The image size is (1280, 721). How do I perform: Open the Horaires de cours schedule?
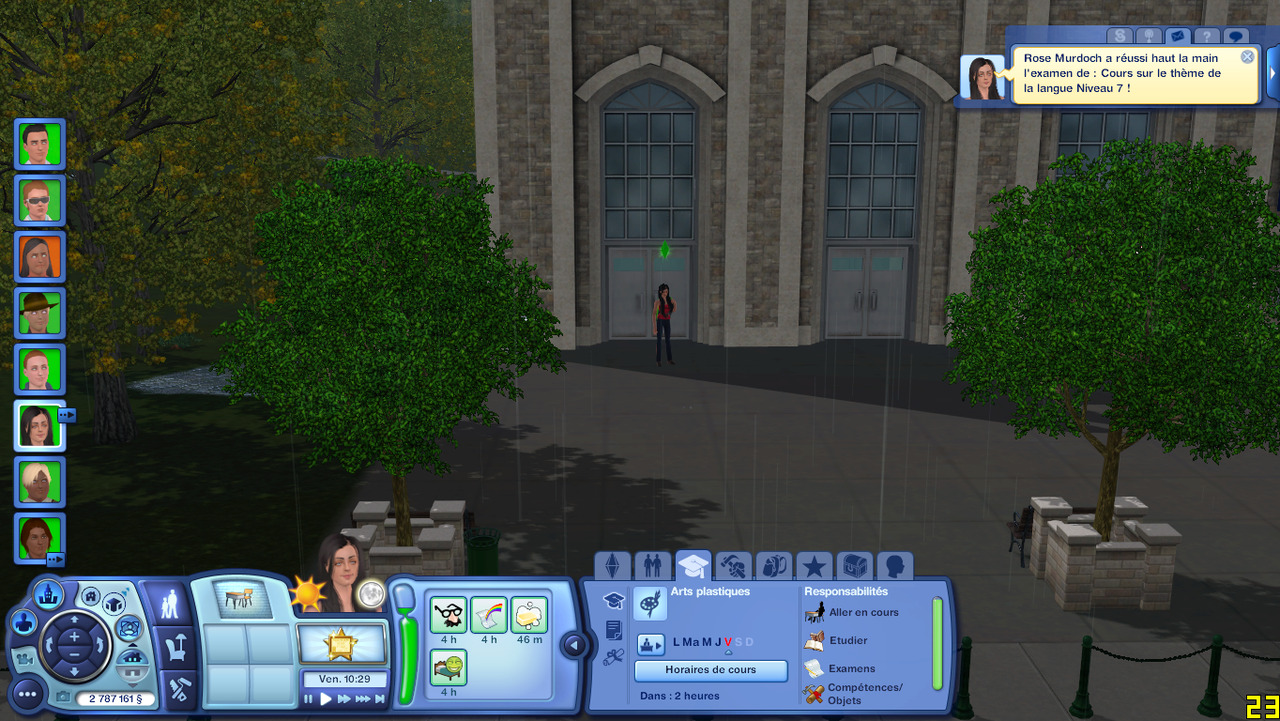point(711,670)
